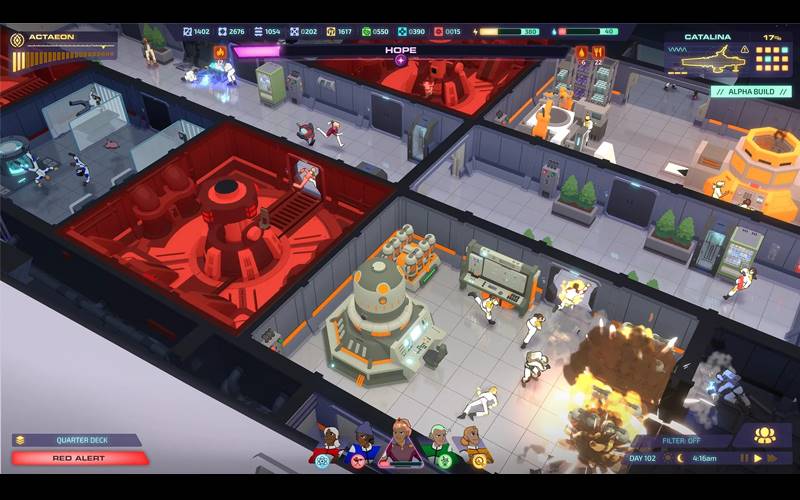Select the officer portrait in blue uniform
Viewport: 800px width, 500px height.
[364, 442]
